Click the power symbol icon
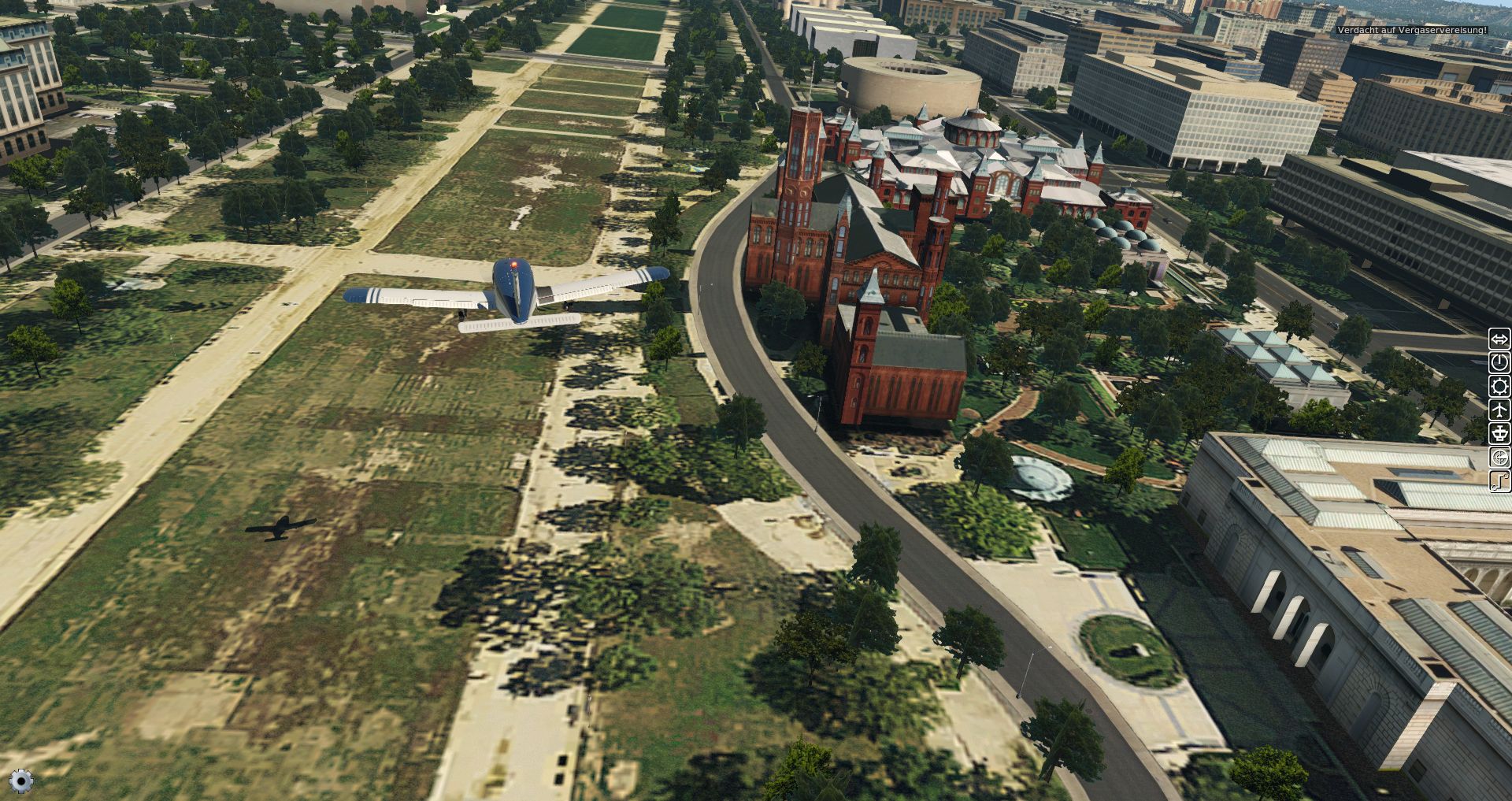This screenshot has height=801, width=1512. pyautogui.click(x=1499, y=363)
